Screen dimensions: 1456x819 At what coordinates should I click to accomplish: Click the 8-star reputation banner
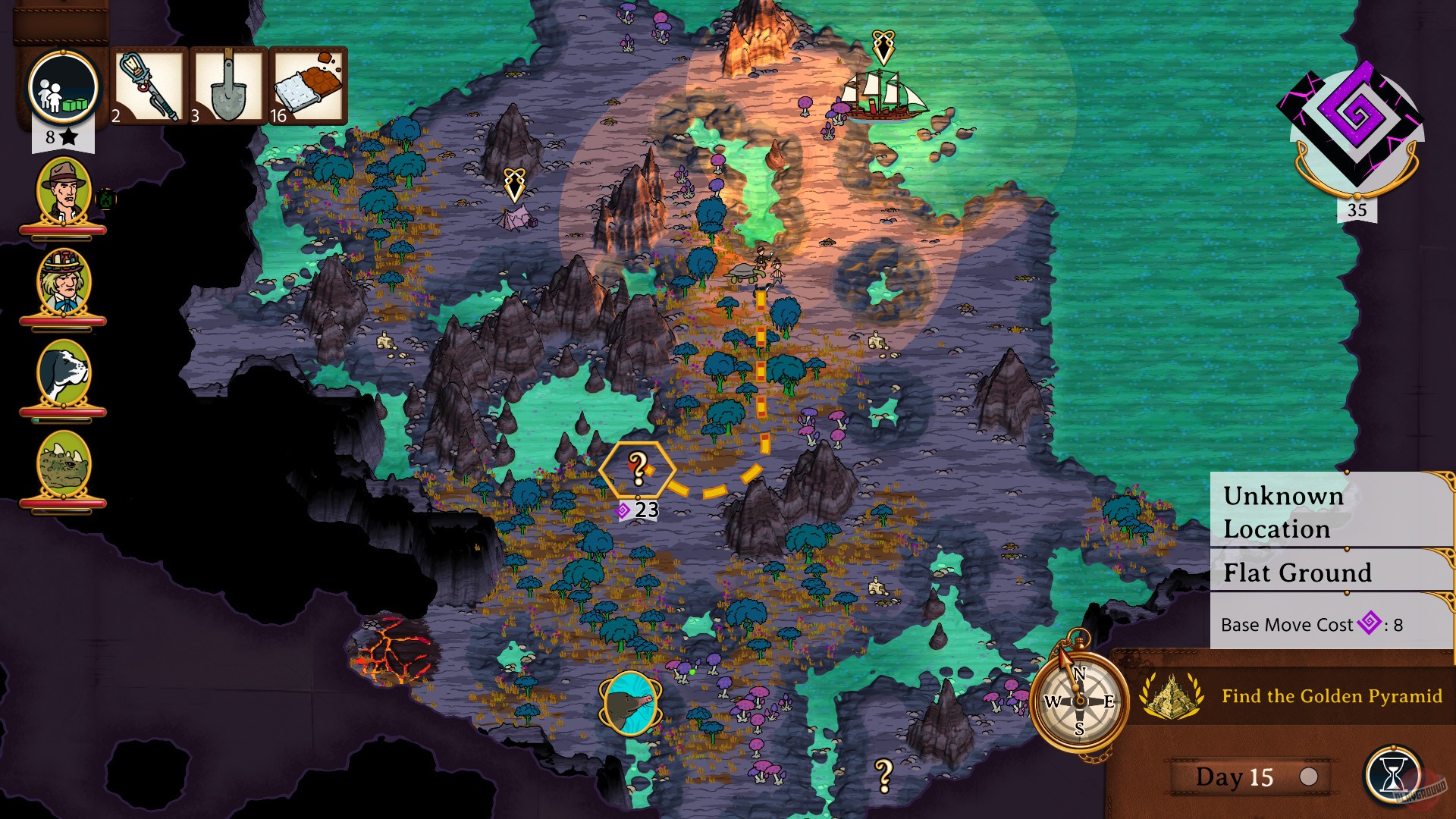[62, 137]
